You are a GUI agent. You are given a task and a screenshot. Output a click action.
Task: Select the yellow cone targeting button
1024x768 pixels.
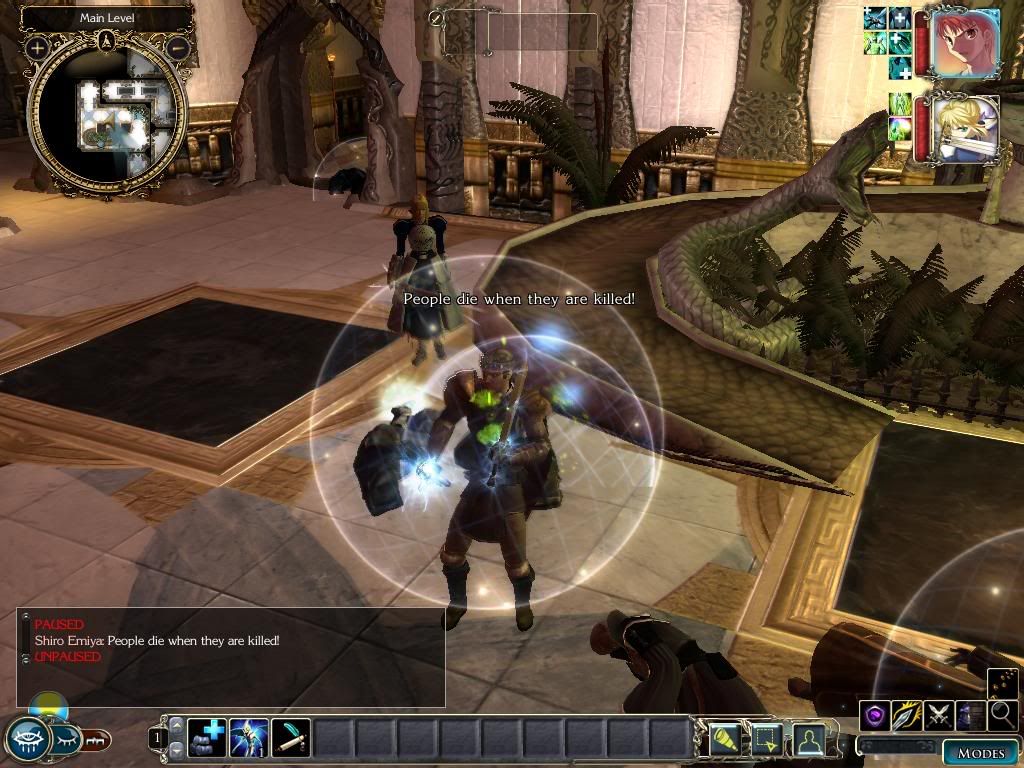click(724, 739)
